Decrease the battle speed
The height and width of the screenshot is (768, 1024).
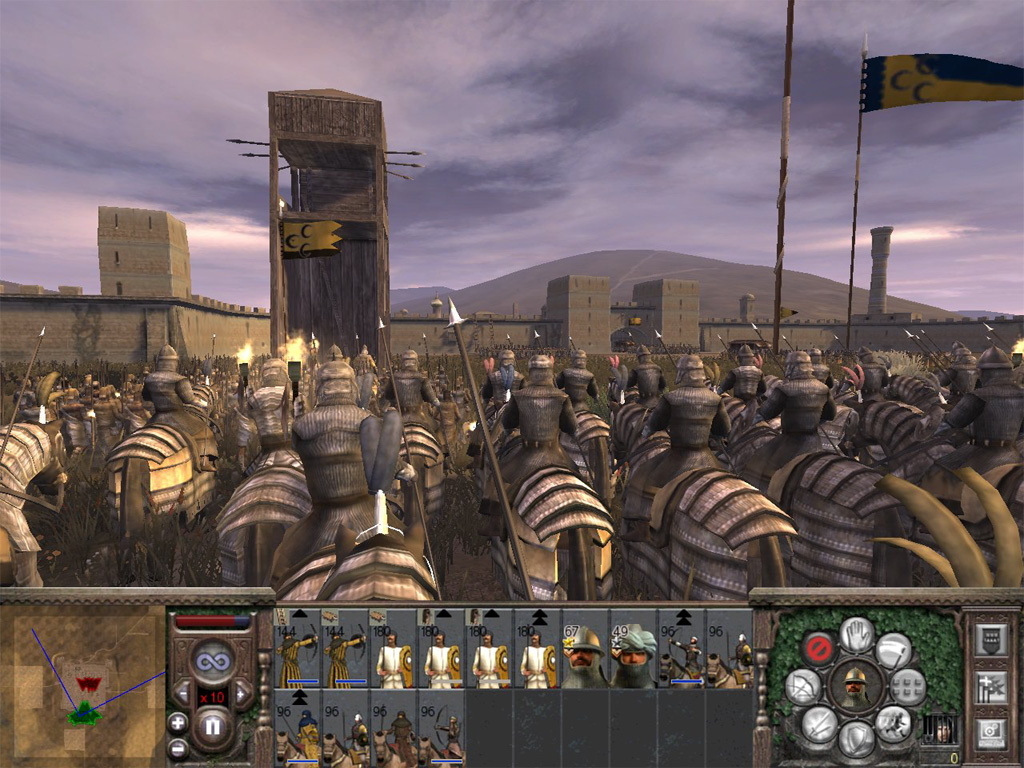pyautogui.click(x=183, y=693)
